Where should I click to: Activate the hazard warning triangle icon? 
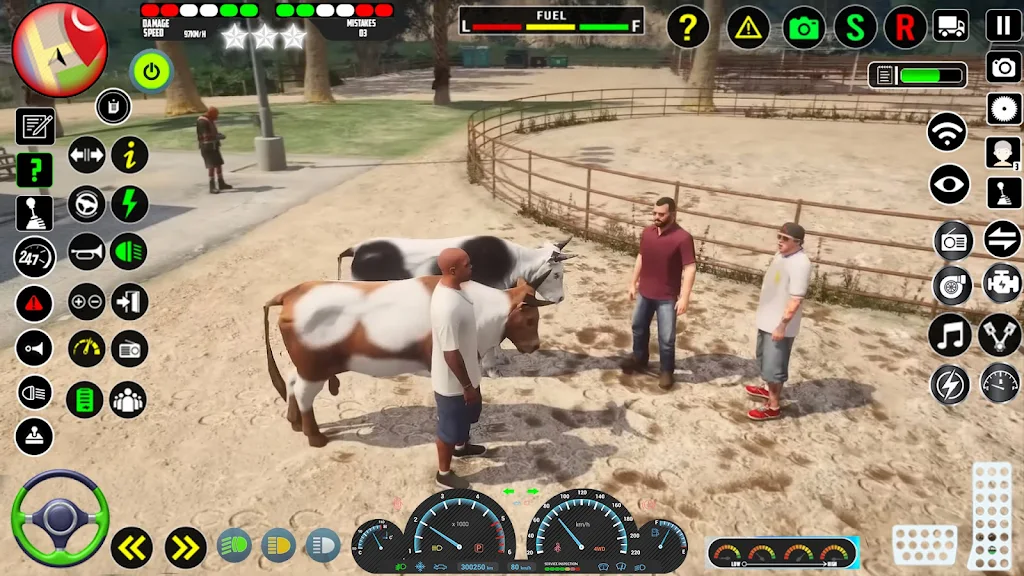tap(748, 27)
